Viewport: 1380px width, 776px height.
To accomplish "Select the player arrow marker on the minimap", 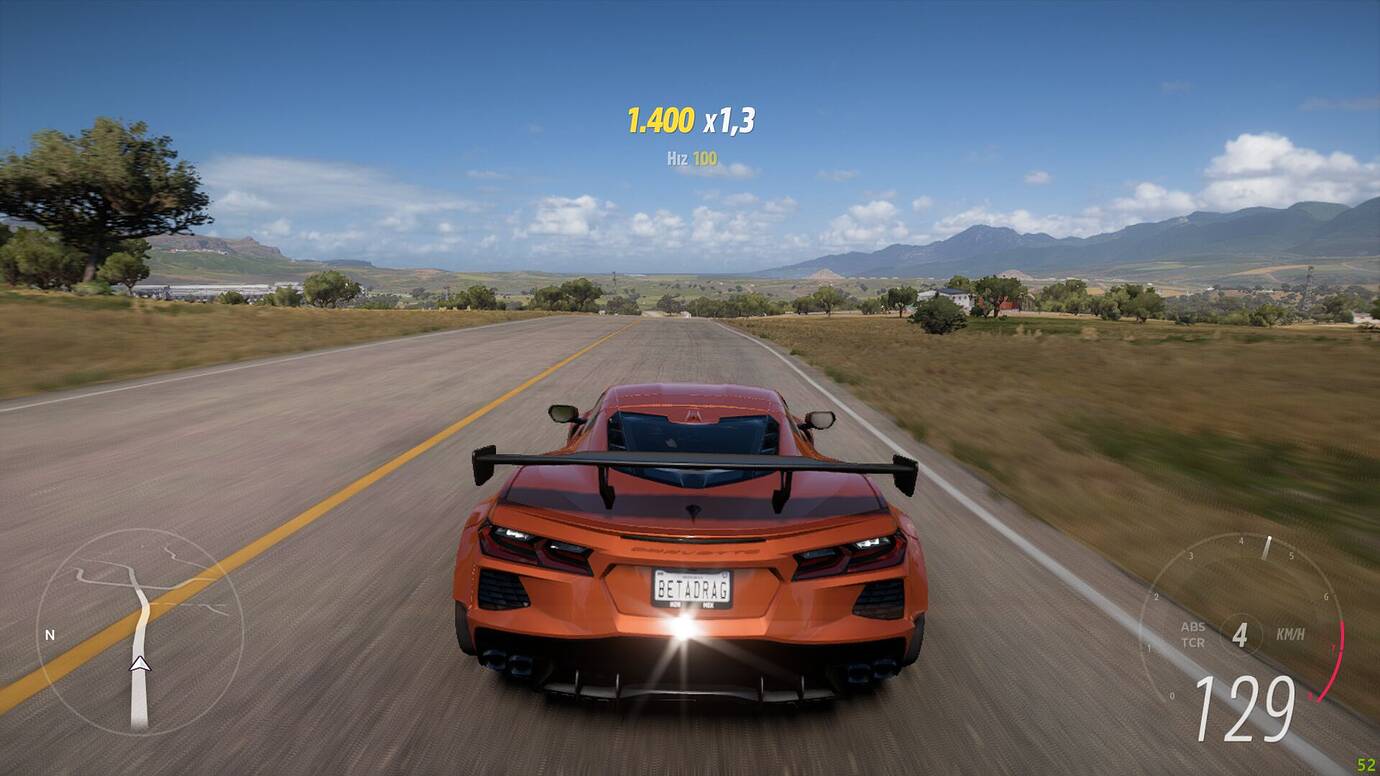I will pos(140,663).
